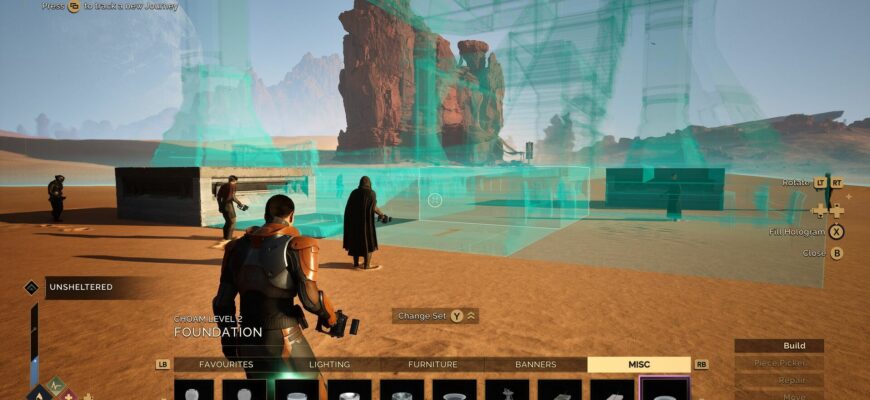Choose the Repair mode entry

[779, 380]
